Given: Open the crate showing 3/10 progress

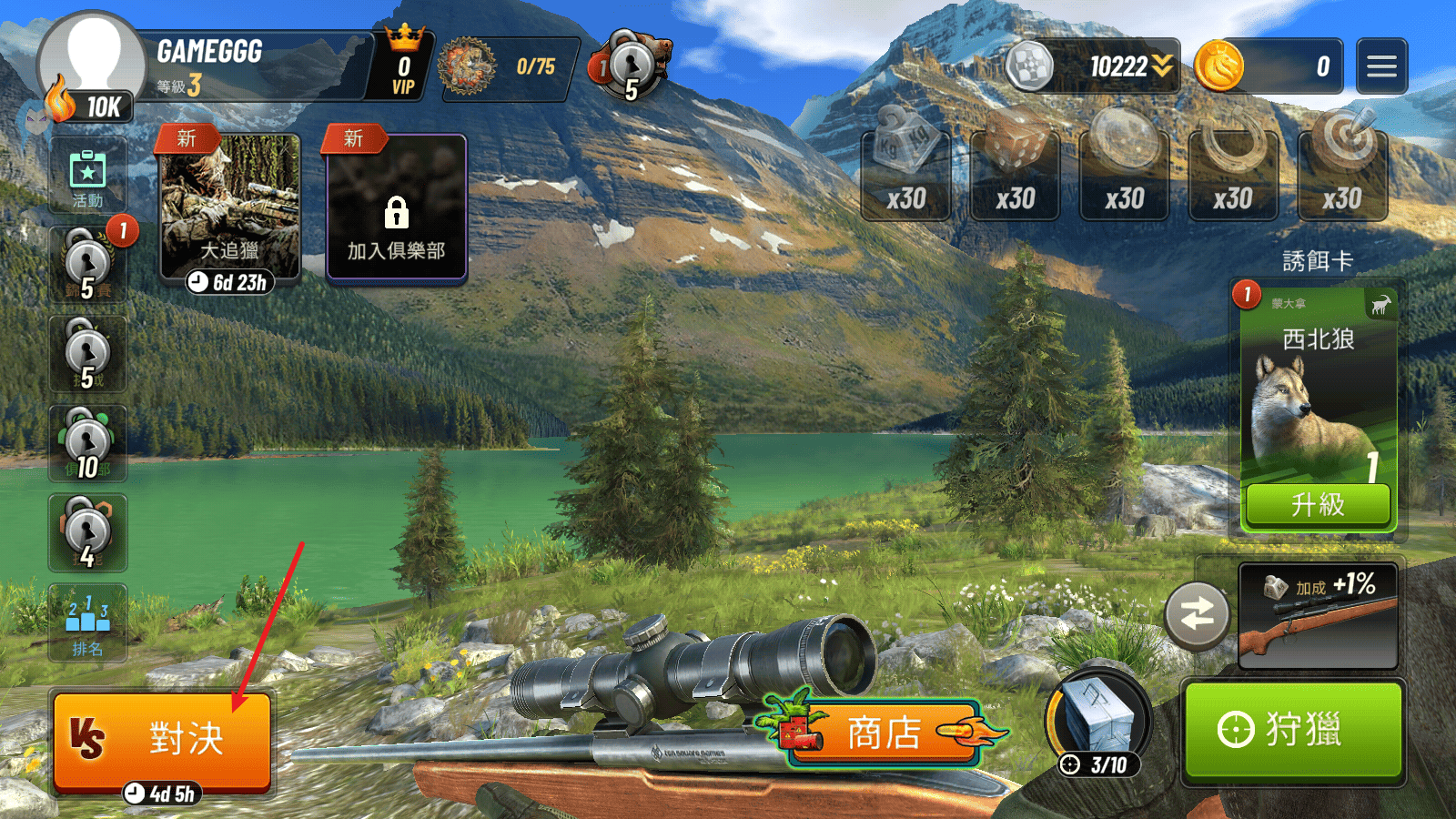Looking at the screenshot, I should (1098, 723).
